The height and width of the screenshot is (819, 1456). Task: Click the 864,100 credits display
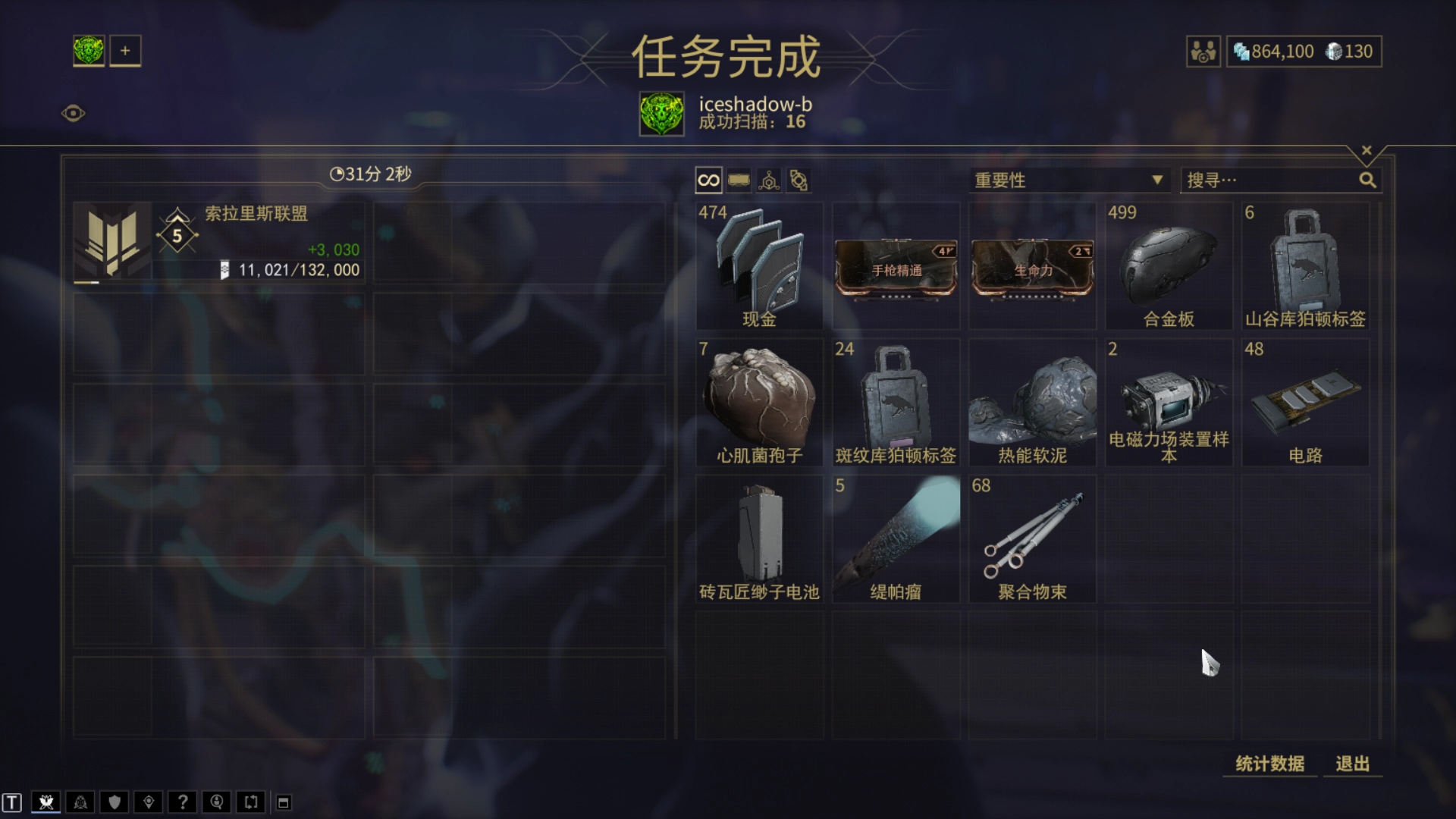(x=1283, y=51)
